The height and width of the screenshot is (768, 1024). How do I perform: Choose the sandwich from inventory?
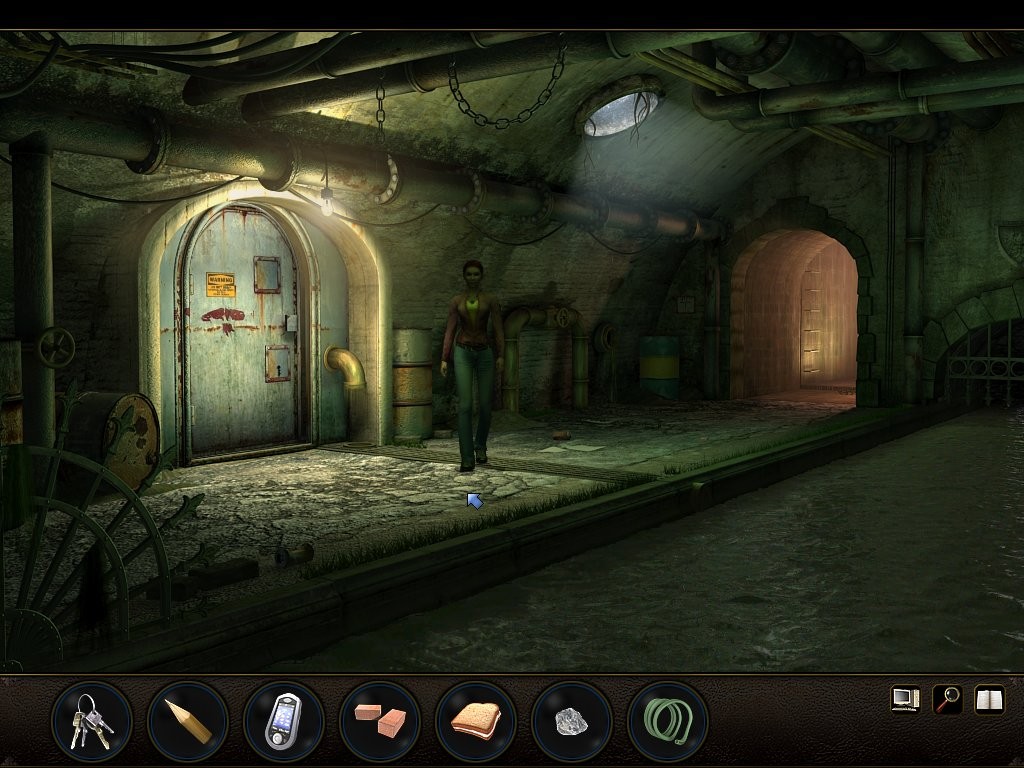[475, 721]
